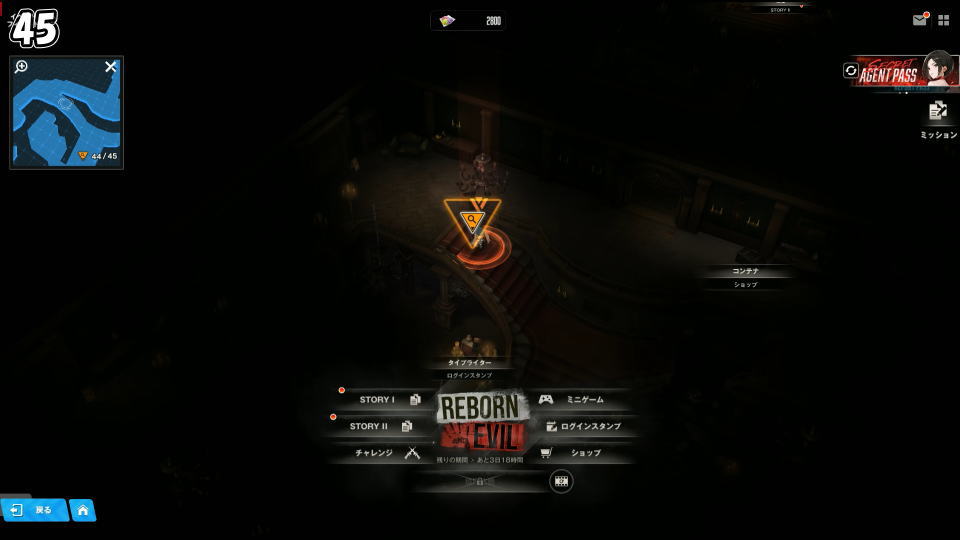Screen dimensions: 960x540
Task: Open the mailbox envelope icon
Action: click(919, 20)
